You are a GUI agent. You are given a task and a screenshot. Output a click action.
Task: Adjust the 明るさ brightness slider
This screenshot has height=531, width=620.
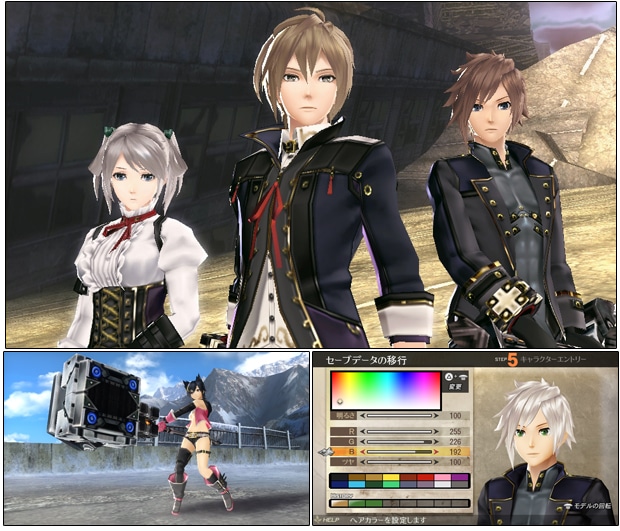(399, 414)
